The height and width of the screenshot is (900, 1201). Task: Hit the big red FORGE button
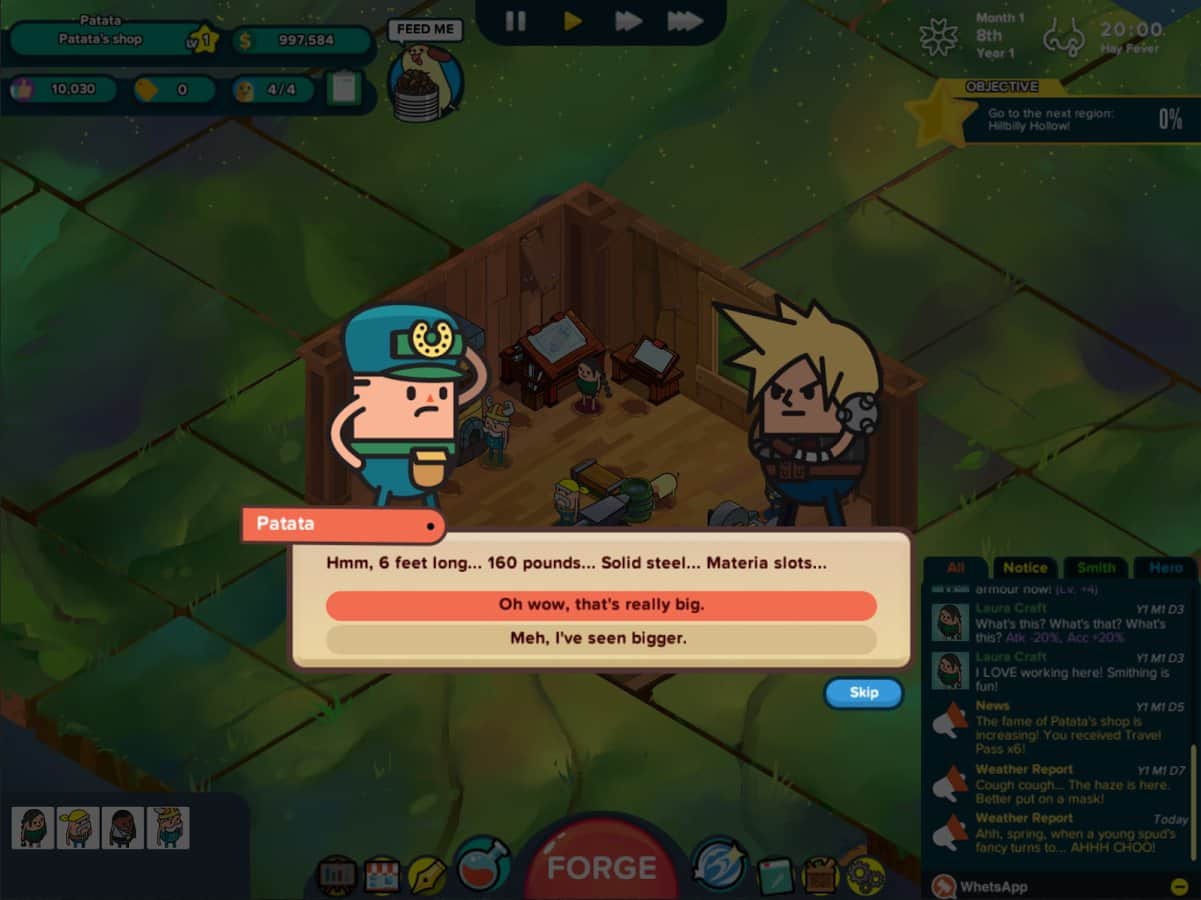click(601, 864)
